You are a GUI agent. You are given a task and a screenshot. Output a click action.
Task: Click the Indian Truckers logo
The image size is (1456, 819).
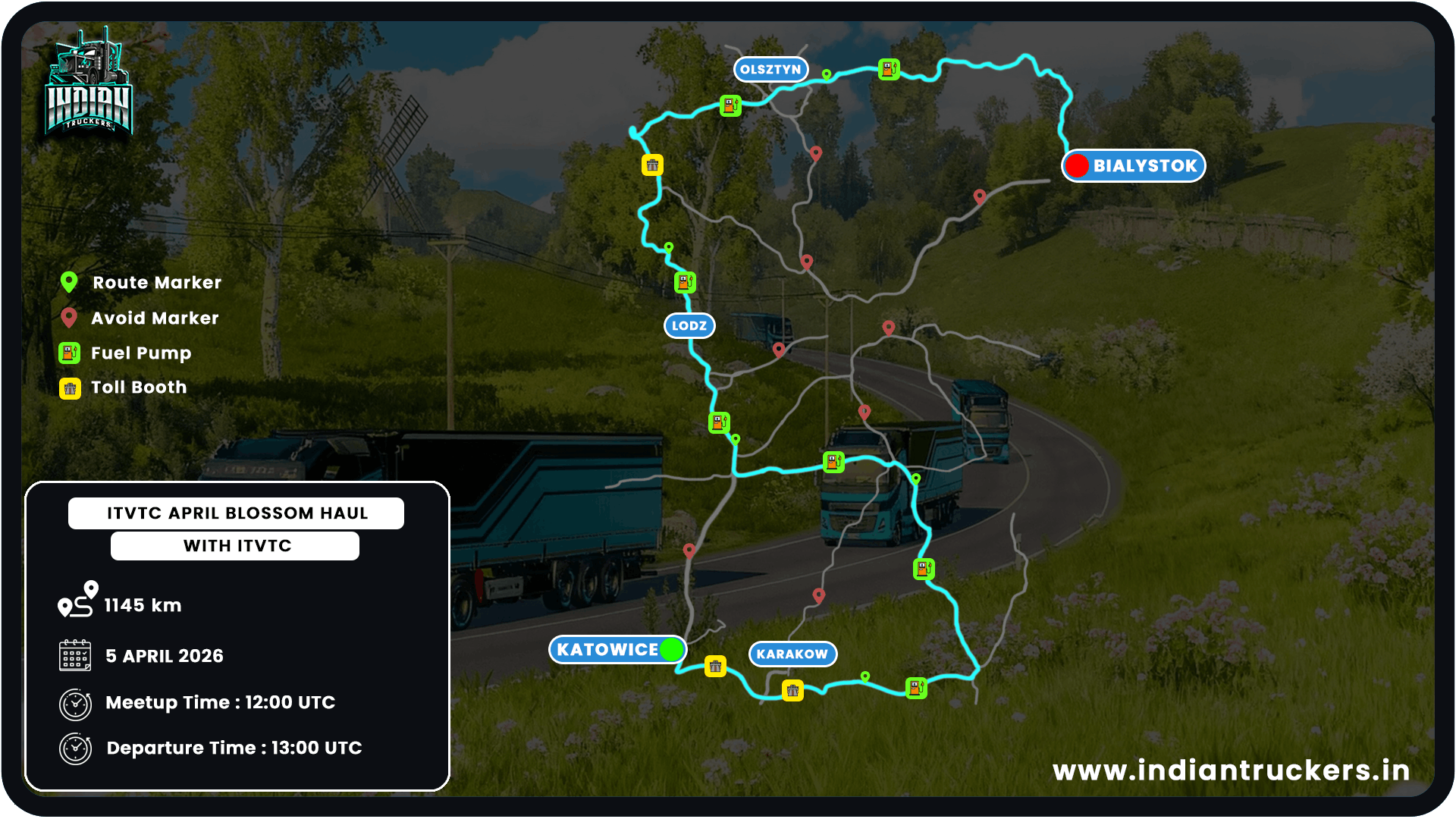coord(89,85)
